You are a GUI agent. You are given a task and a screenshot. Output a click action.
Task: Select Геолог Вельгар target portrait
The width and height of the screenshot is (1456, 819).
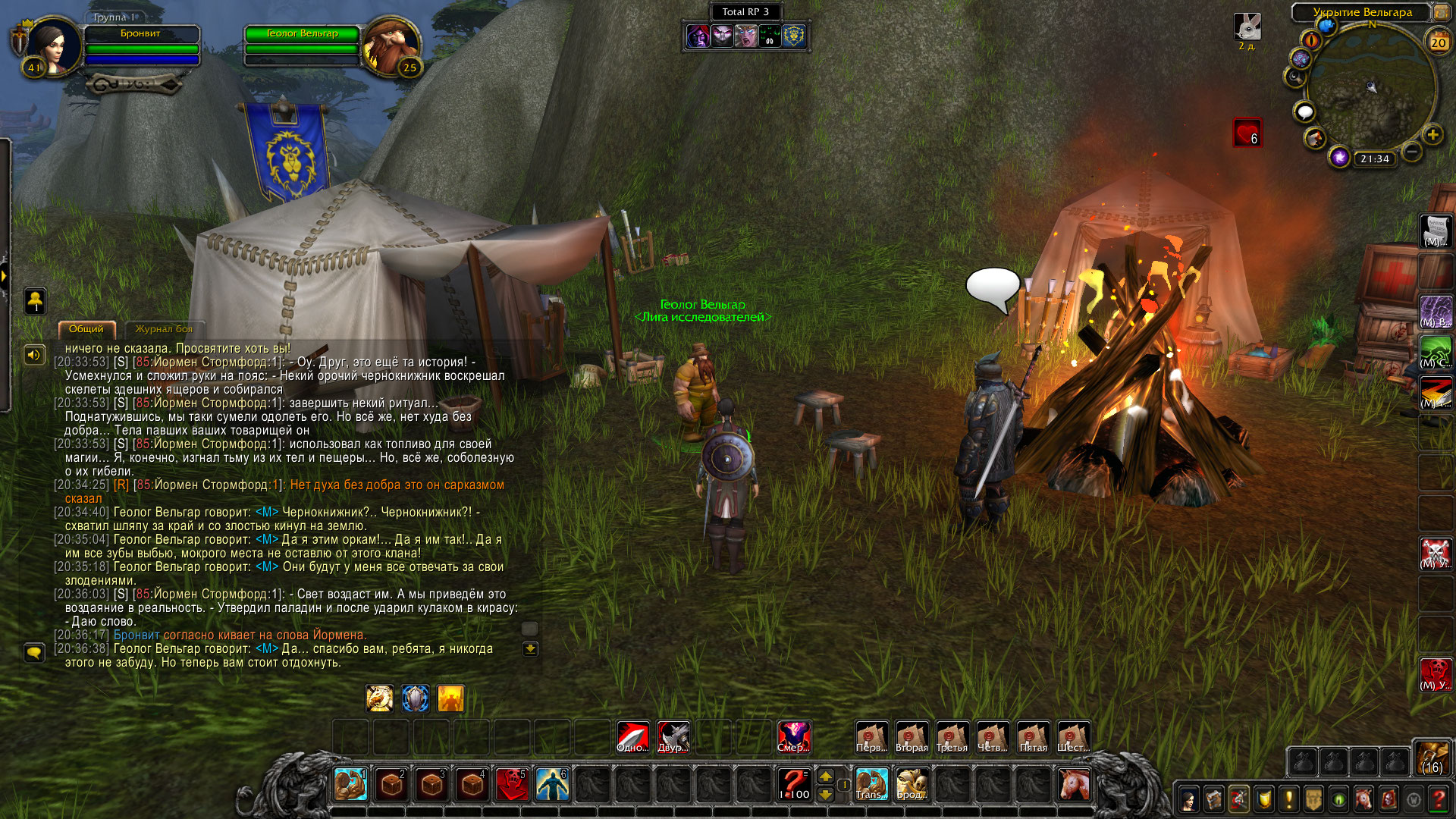391,45
